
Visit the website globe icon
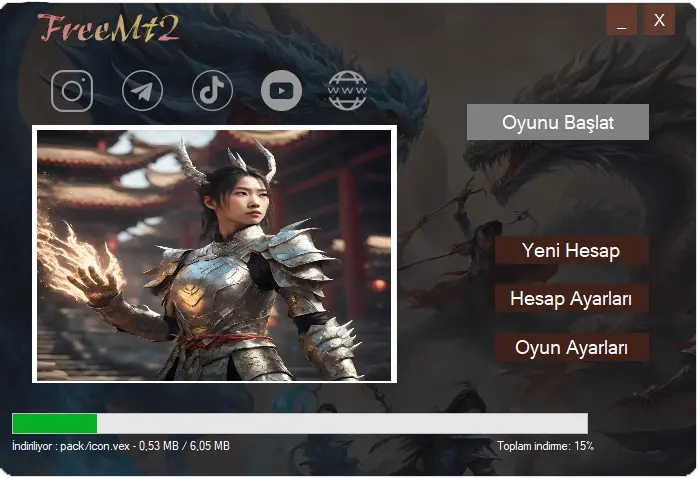pyautogui.click(x=347, y=91)
